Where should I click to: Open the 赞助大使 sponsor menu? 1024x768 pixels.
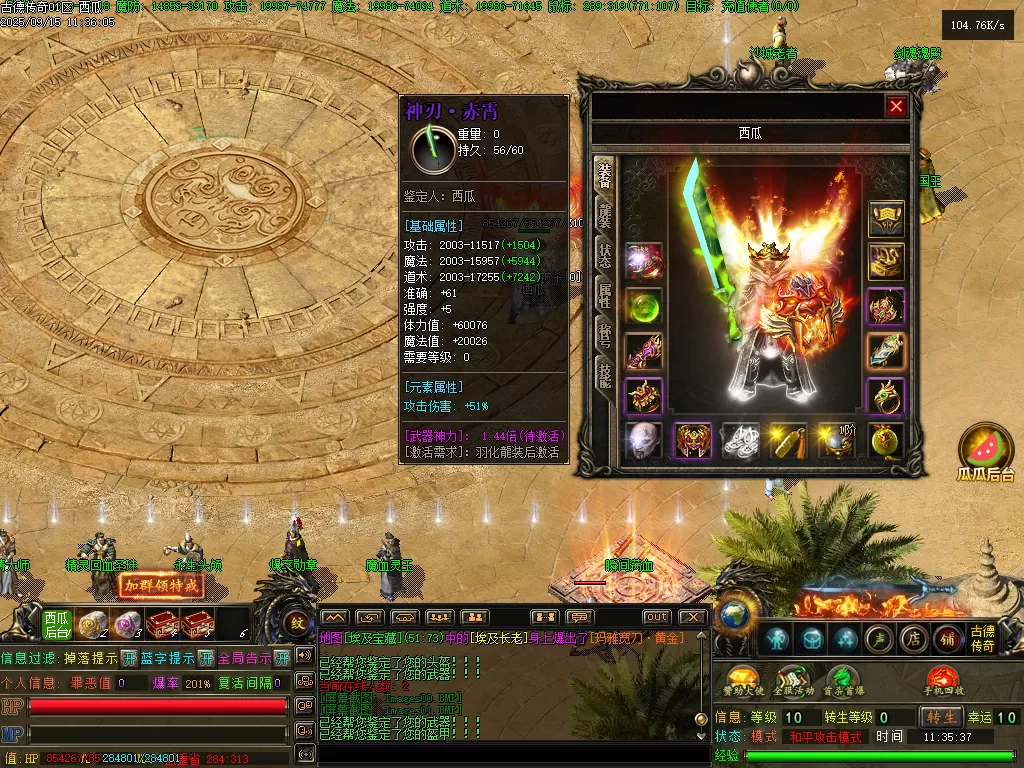click(741, 680)
